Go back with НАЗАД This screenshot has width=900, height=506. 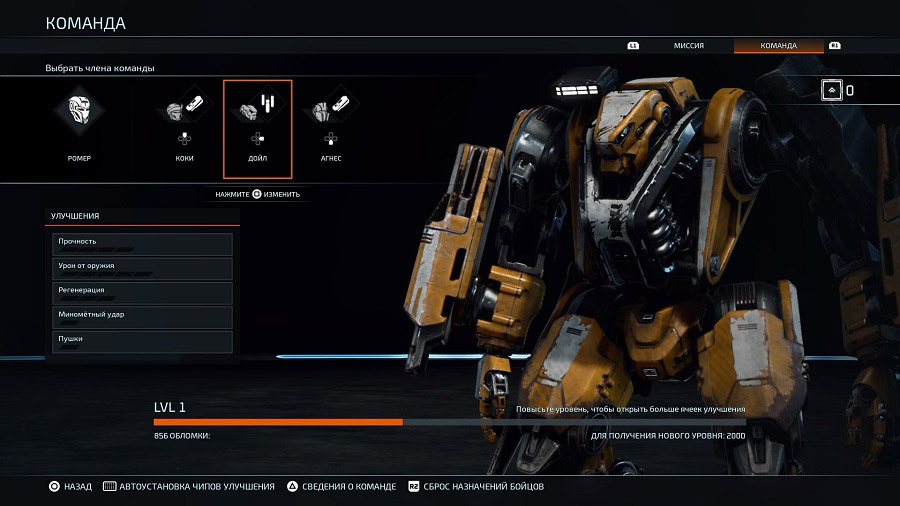[70, 487]
